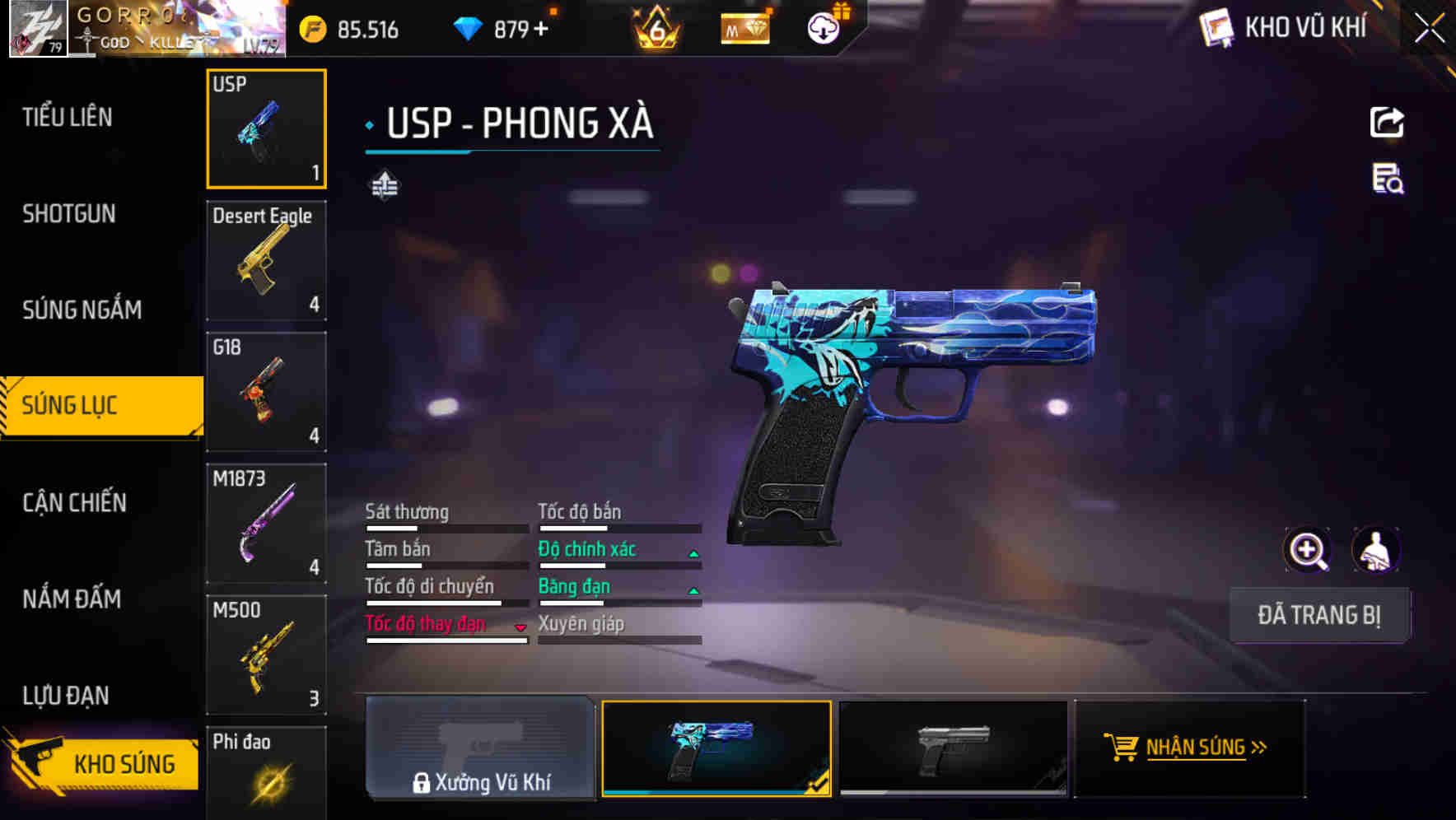Click the blue diamond currency icon
Viewport: 1456px width, 820px height.
coord(468,27)
